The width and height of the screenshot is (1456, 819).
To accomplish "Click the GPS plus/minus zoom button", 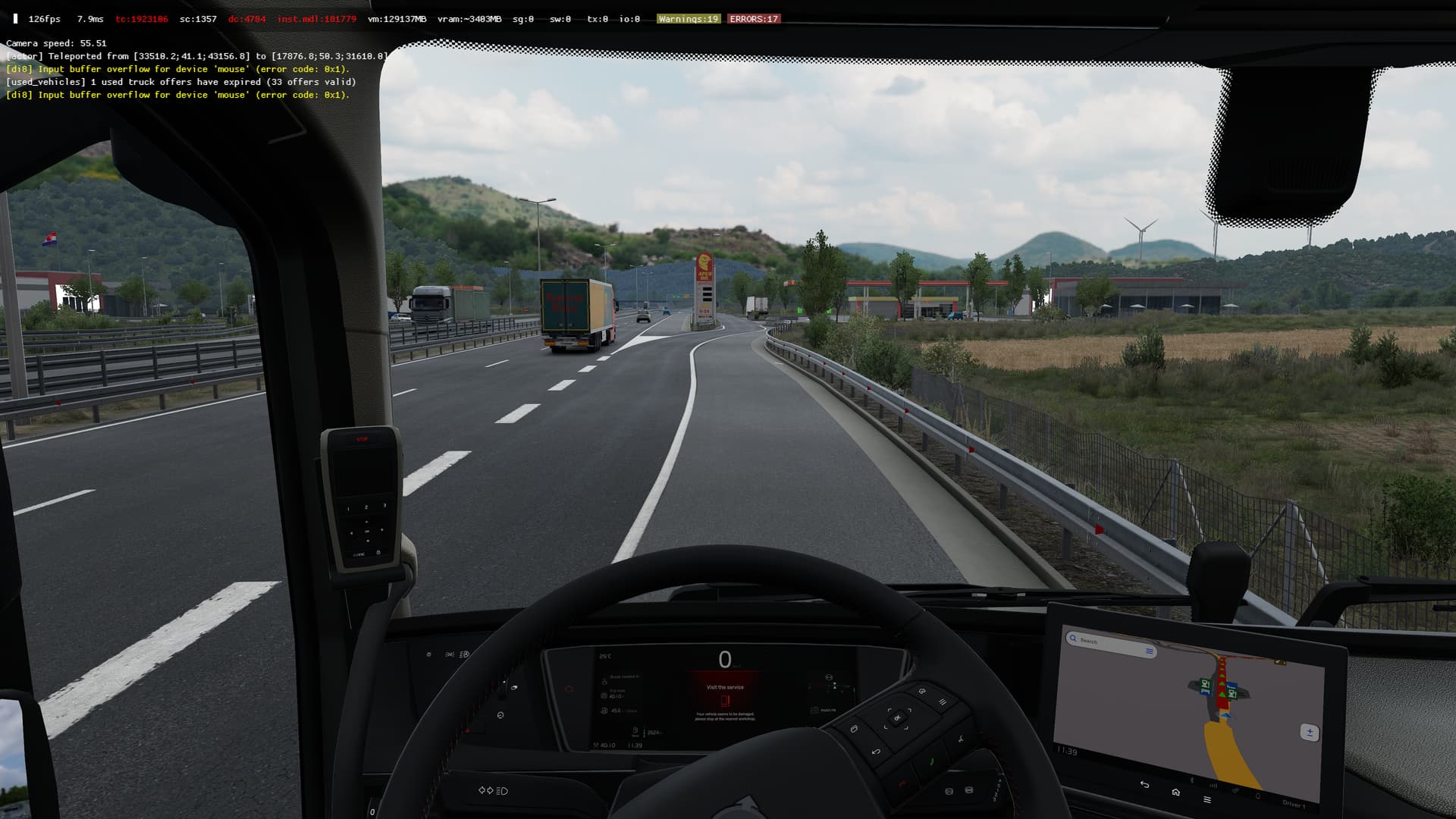I will pyautogui.click(x=1310, y=733).
